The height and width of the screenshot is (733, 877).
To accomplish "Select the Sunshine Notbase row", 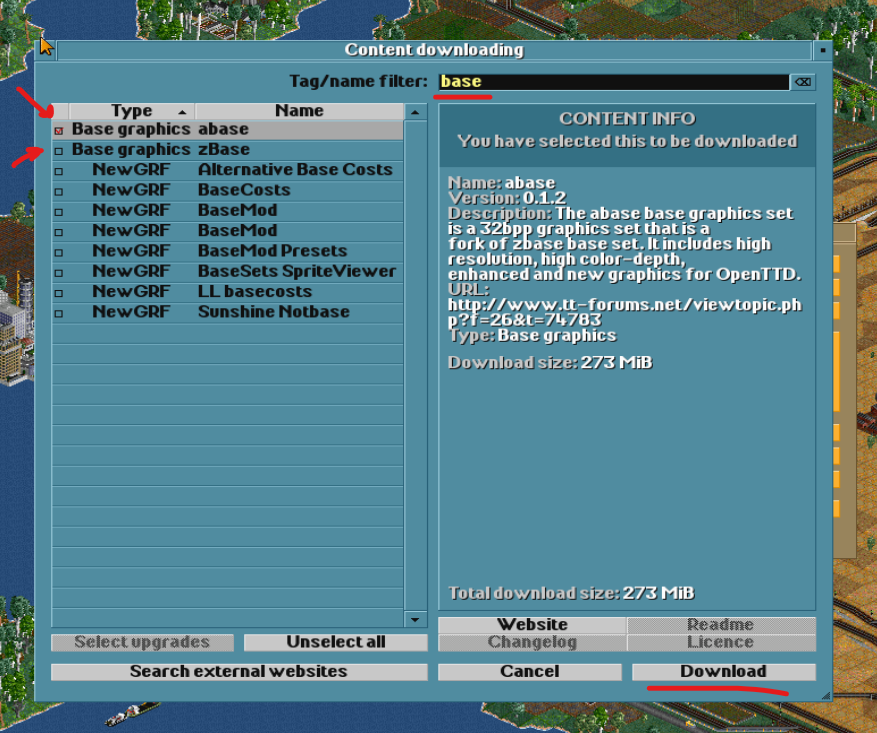I will 228,312.
